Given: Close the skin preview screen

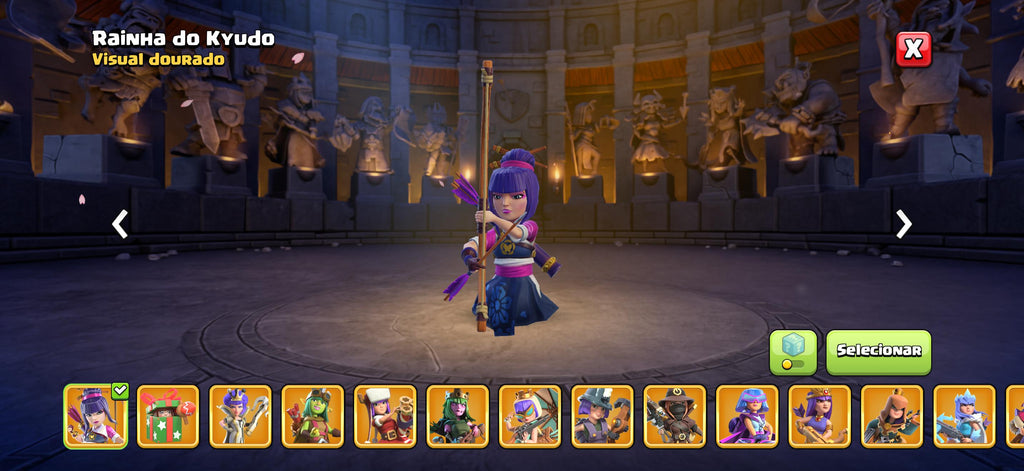Looking at the screenshot, I should [912, 49].
